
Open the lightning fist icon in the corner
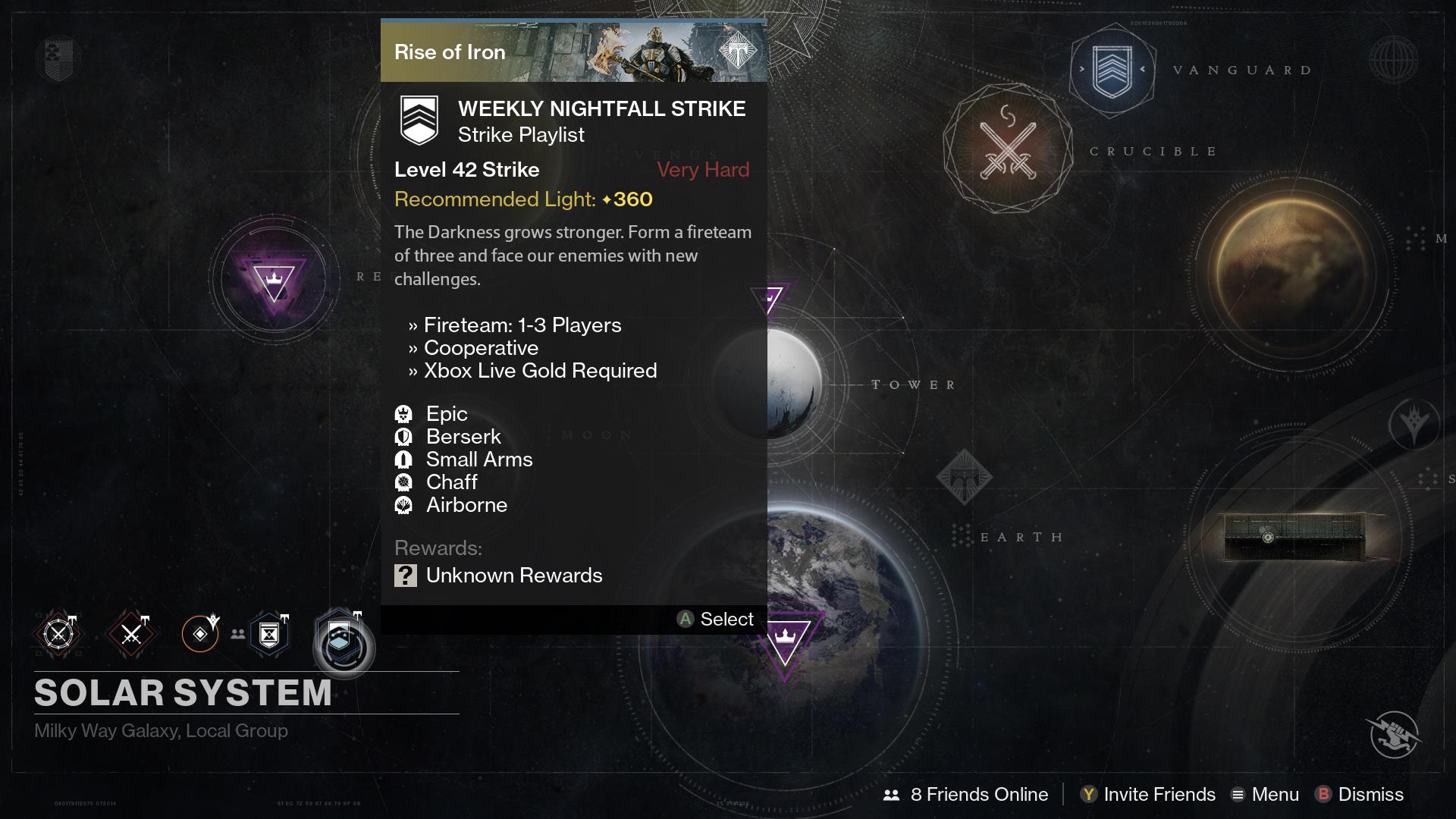point(1395,733)
